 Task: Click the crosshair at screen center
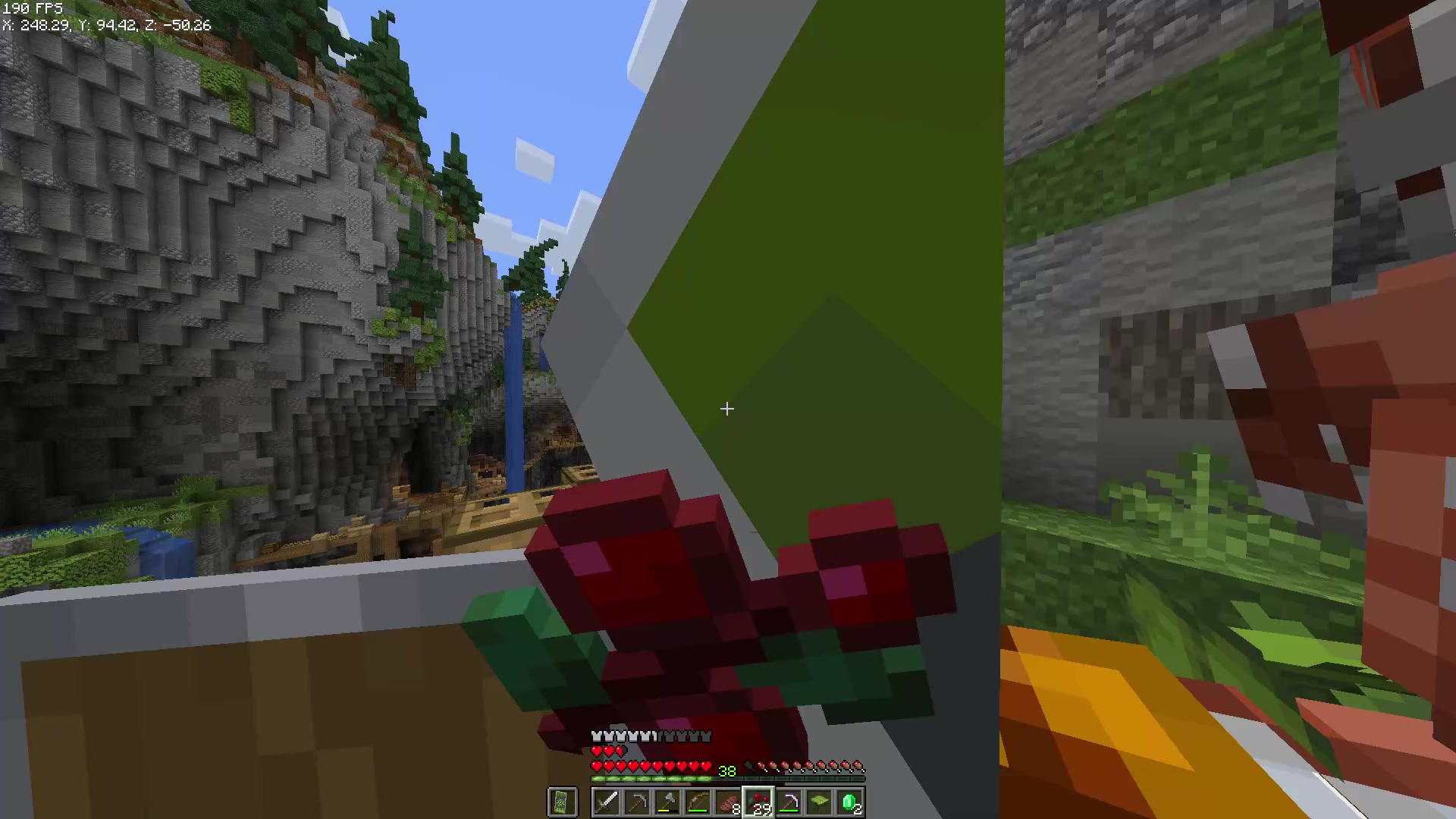[x=726, y=409]
